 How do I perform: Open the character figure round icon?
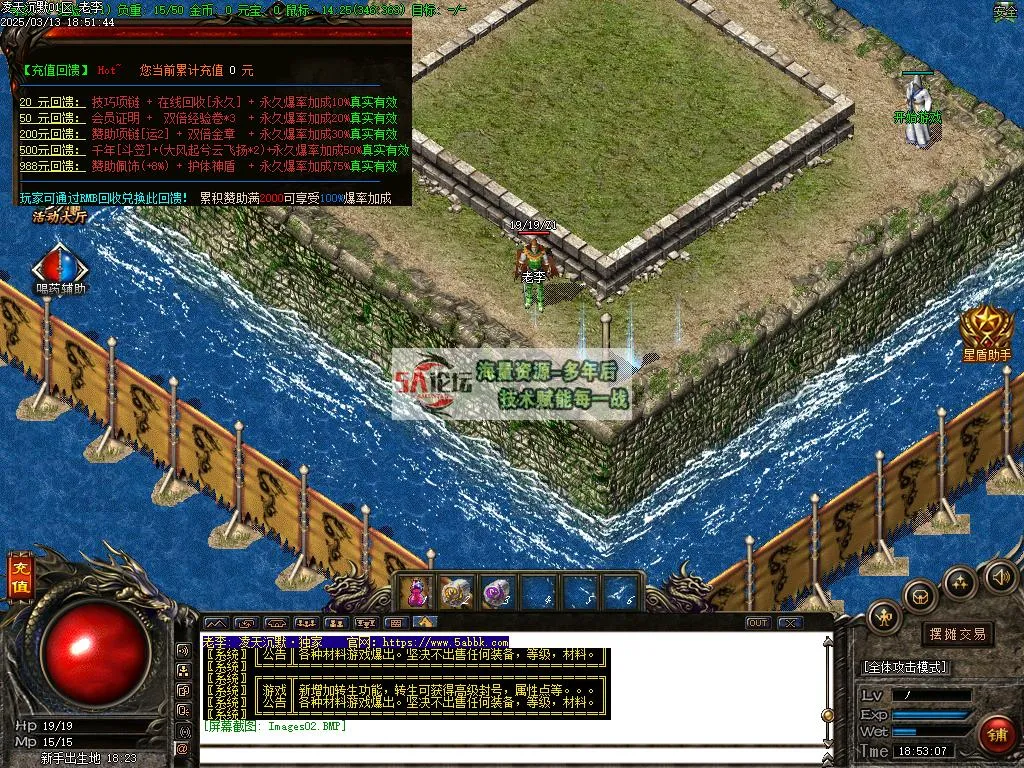coord(886,617)
